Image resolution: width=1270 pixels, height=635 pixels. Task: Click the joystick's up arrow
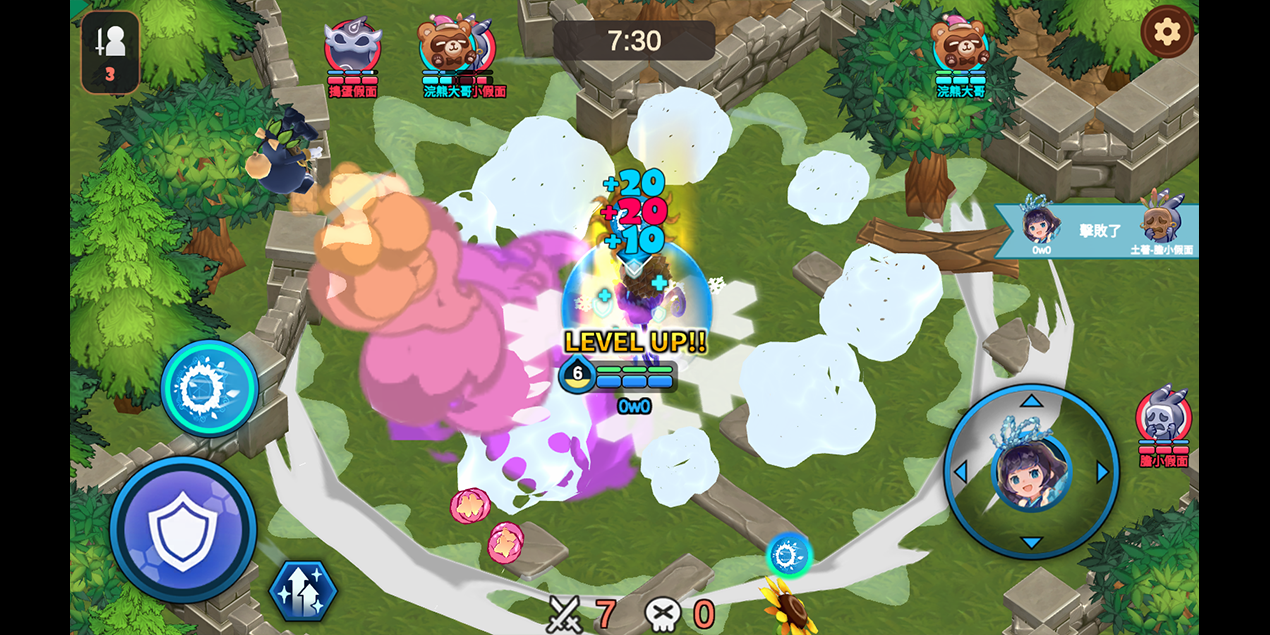[x=1031, y=401]
